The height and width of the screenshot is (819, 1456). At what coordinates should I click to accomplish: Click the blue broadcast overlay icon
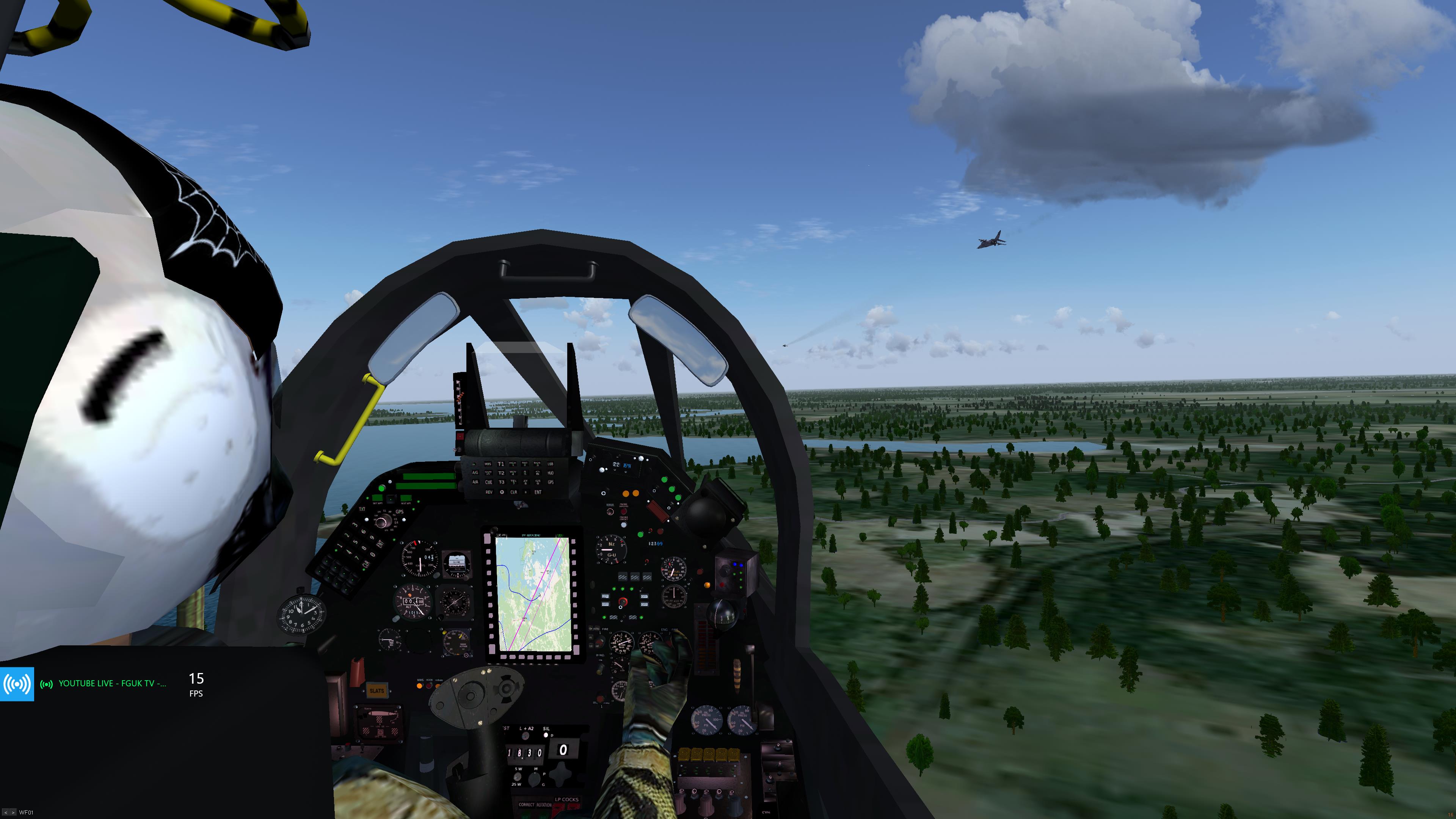pos(17,684)
